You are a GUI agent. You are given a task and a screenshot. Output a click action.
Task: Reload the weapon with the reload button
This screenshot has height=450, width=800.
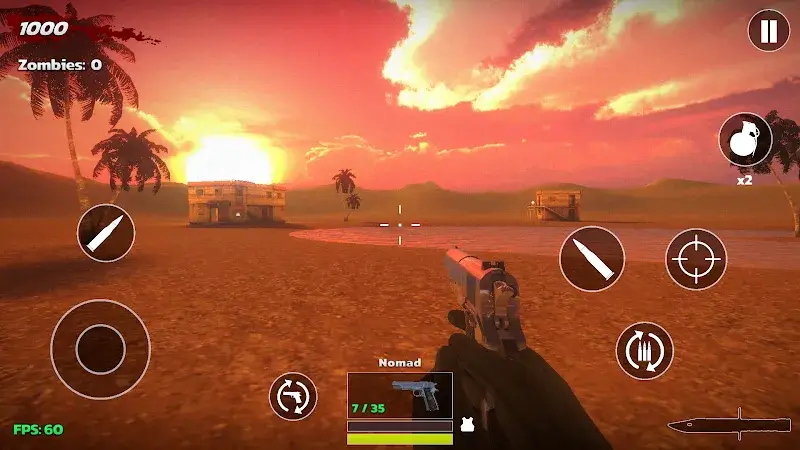tap(645, 350)
